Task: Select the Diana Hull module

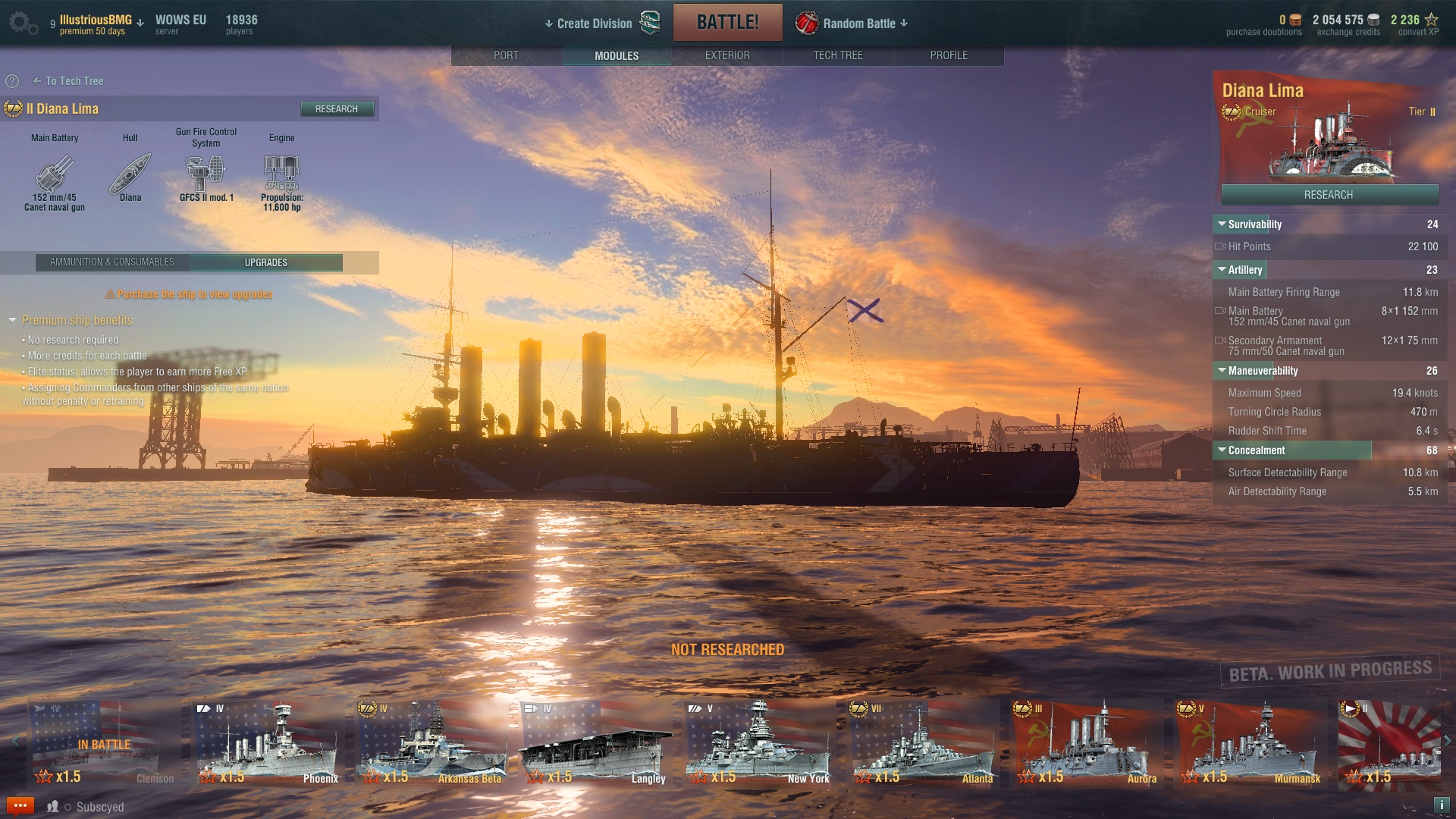Action: [130, 176]
